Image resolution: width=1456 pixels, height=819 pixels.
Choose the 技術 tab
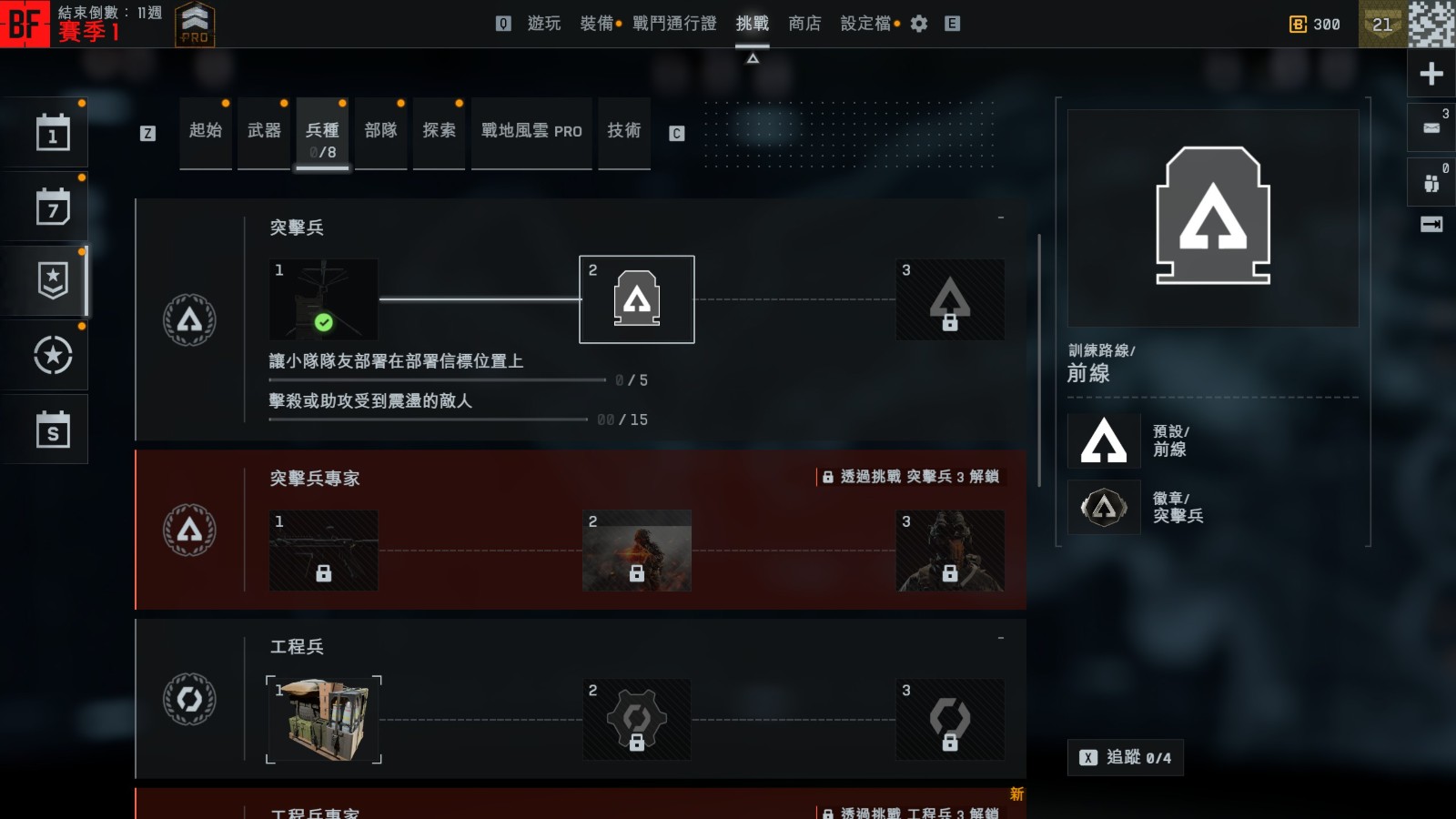click(624, 131)
